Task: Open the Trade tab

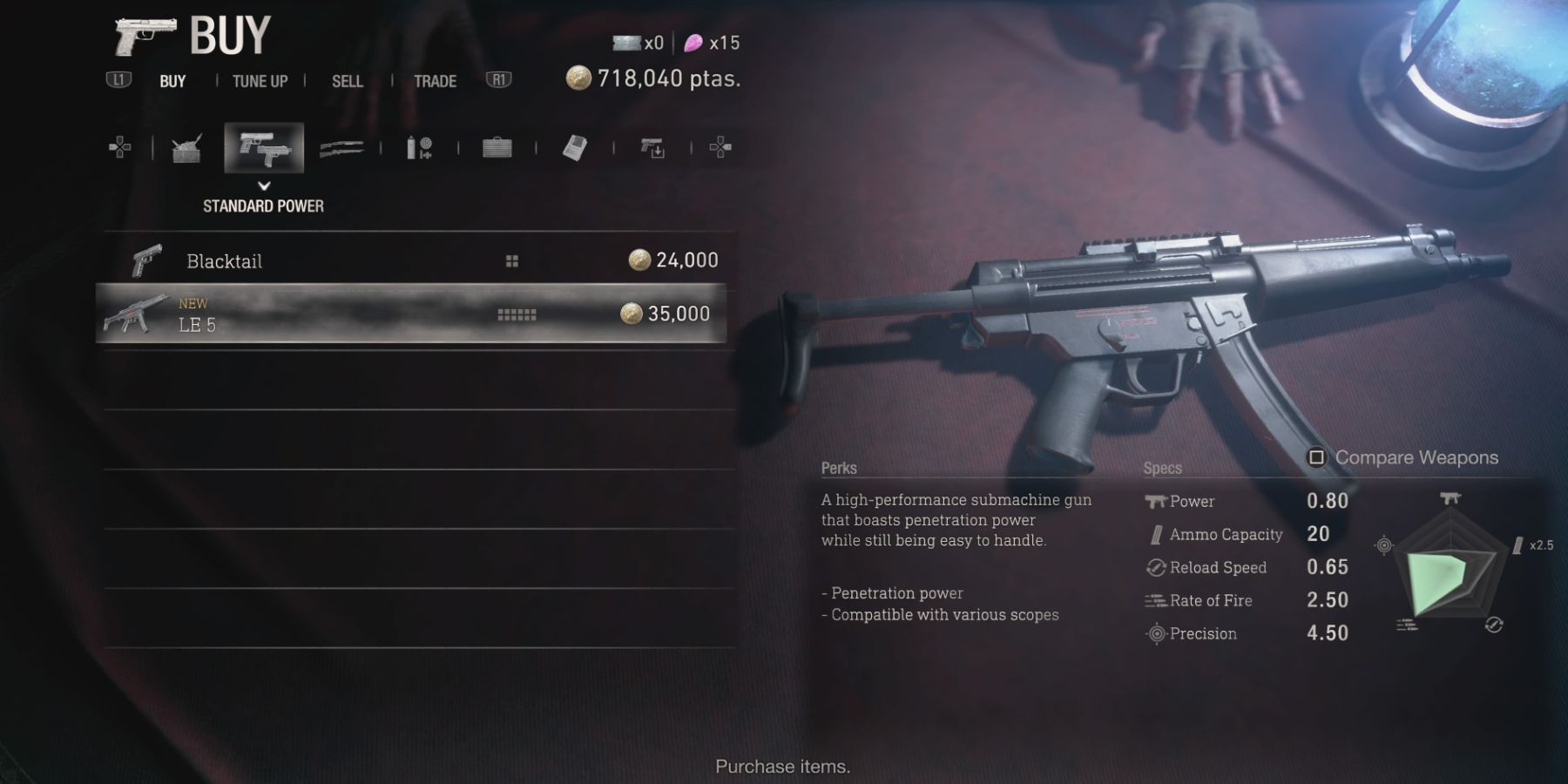Action: (434, 81)
